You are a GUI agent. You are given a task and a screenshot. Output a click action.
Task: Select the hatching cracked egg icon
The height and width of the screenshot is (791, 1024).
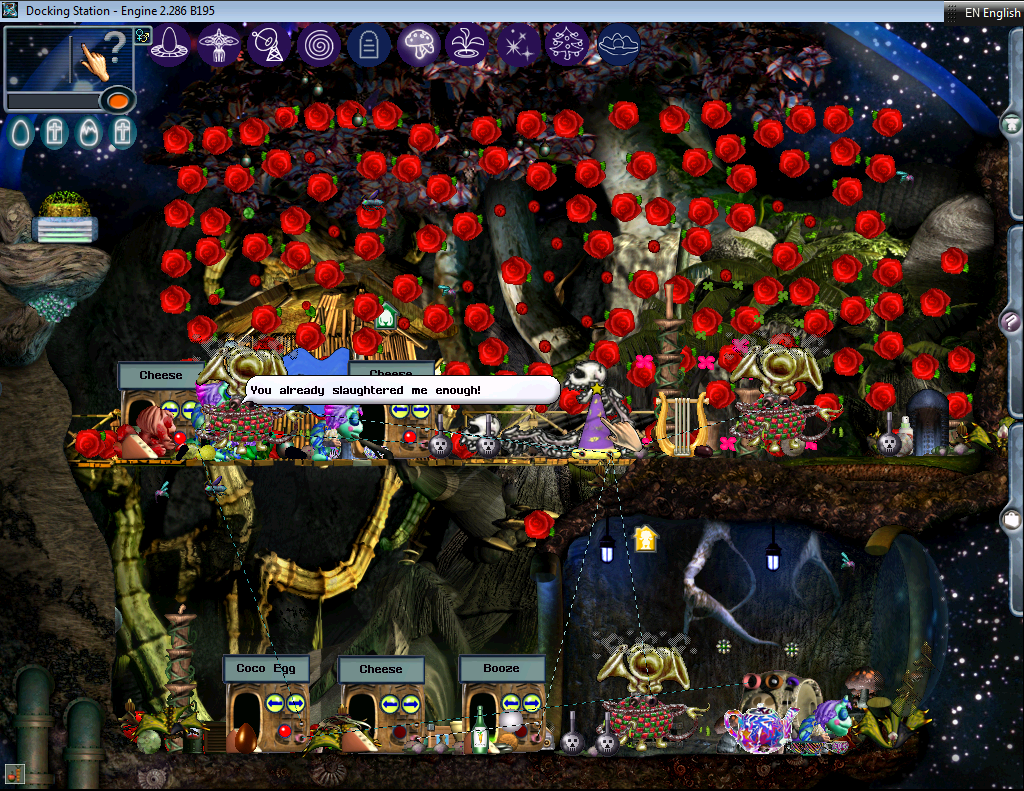88,132
